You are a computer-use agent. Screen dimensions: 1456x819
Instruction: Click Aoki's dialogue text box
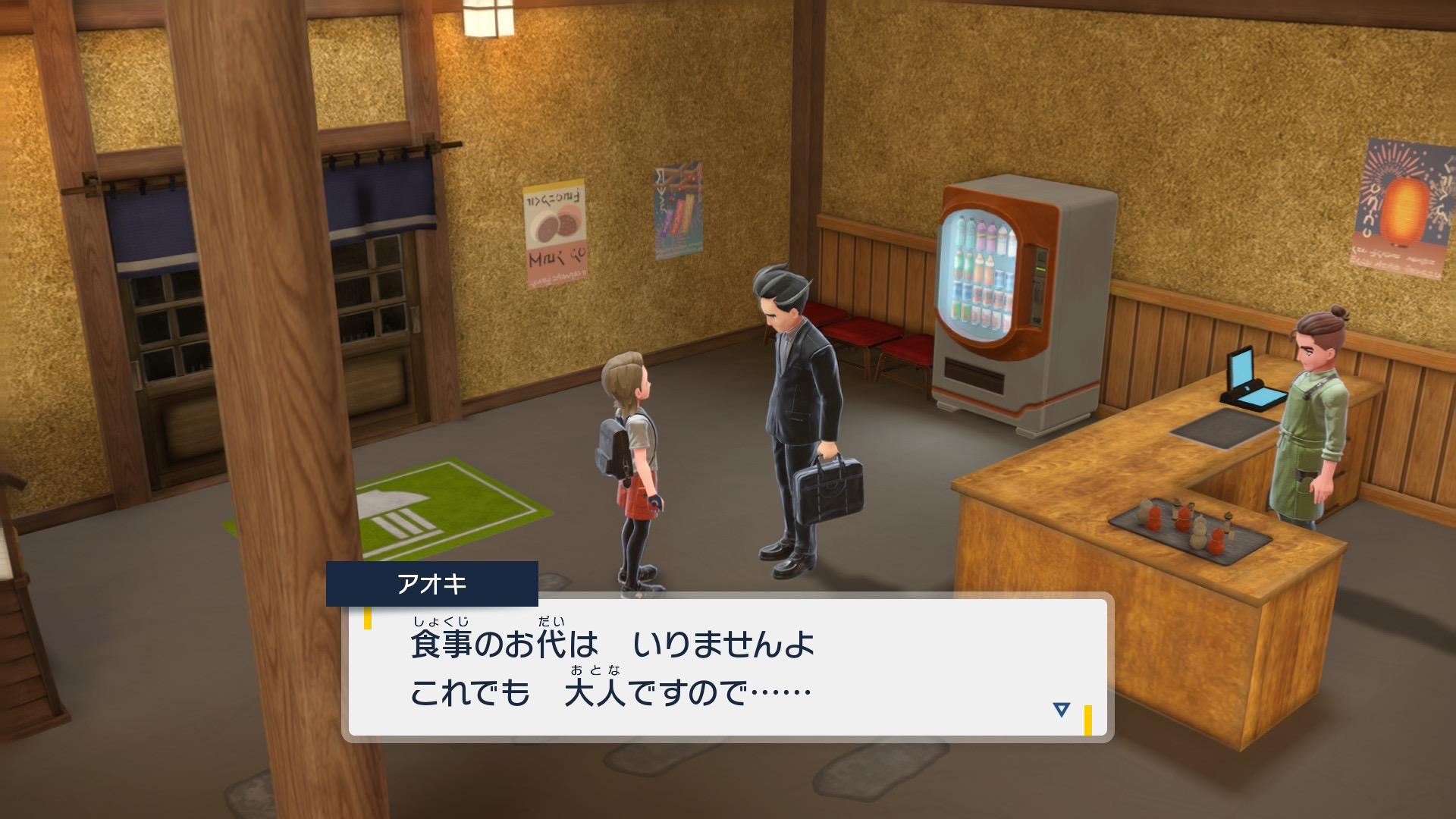click(728, 667)
